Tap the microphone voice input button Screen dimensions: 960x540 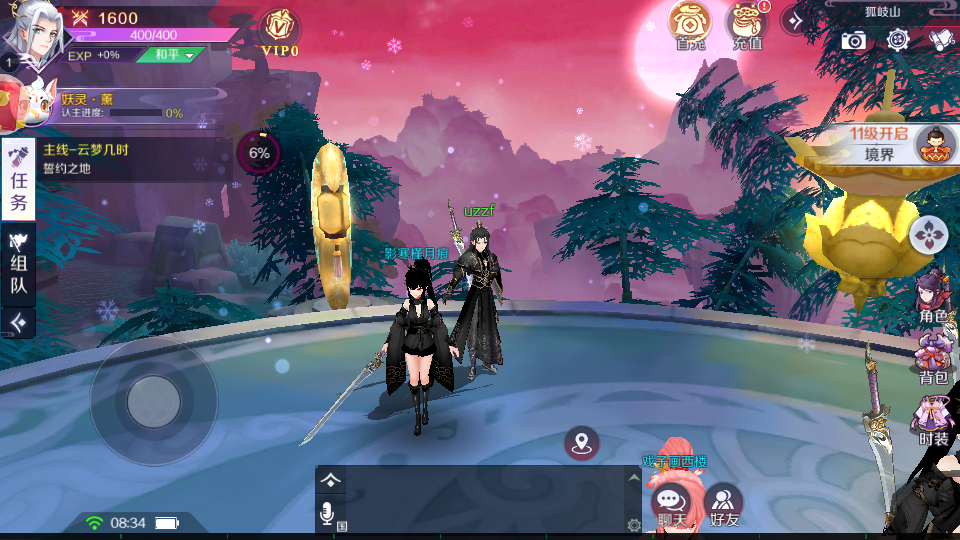327,513
